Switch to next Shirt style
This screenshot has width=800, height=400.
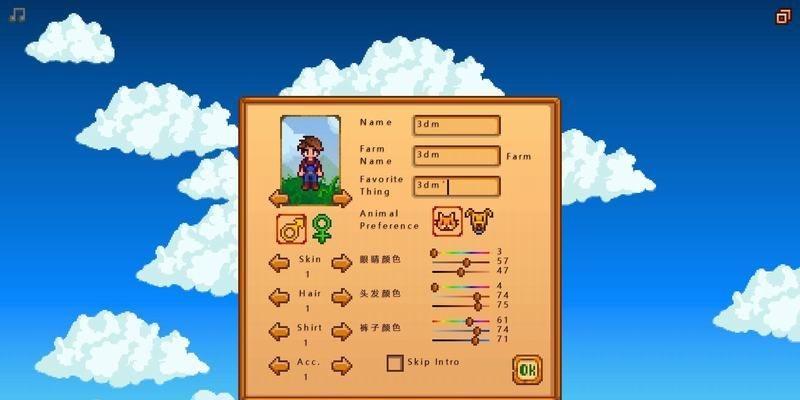point(342,331)
